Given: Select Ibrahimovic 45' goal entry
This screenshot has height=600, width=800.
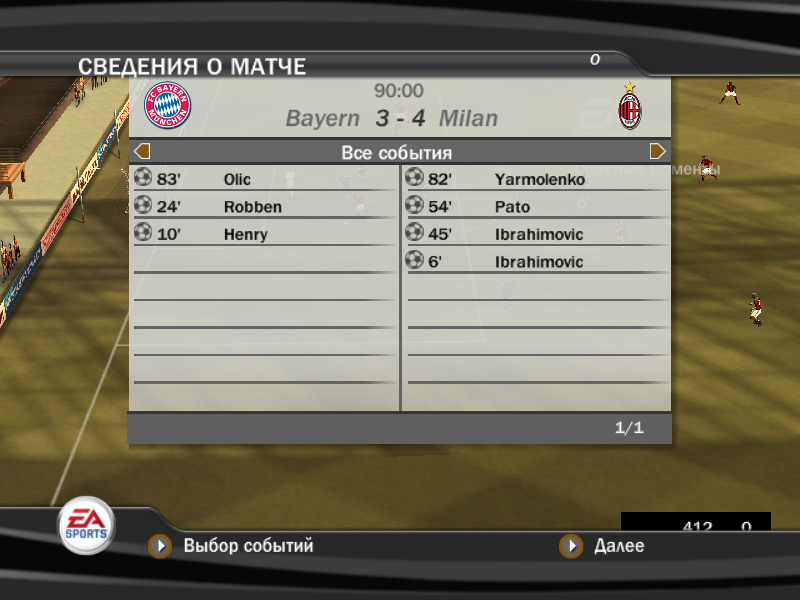Looking at the screenshot, I should [538, 235].
